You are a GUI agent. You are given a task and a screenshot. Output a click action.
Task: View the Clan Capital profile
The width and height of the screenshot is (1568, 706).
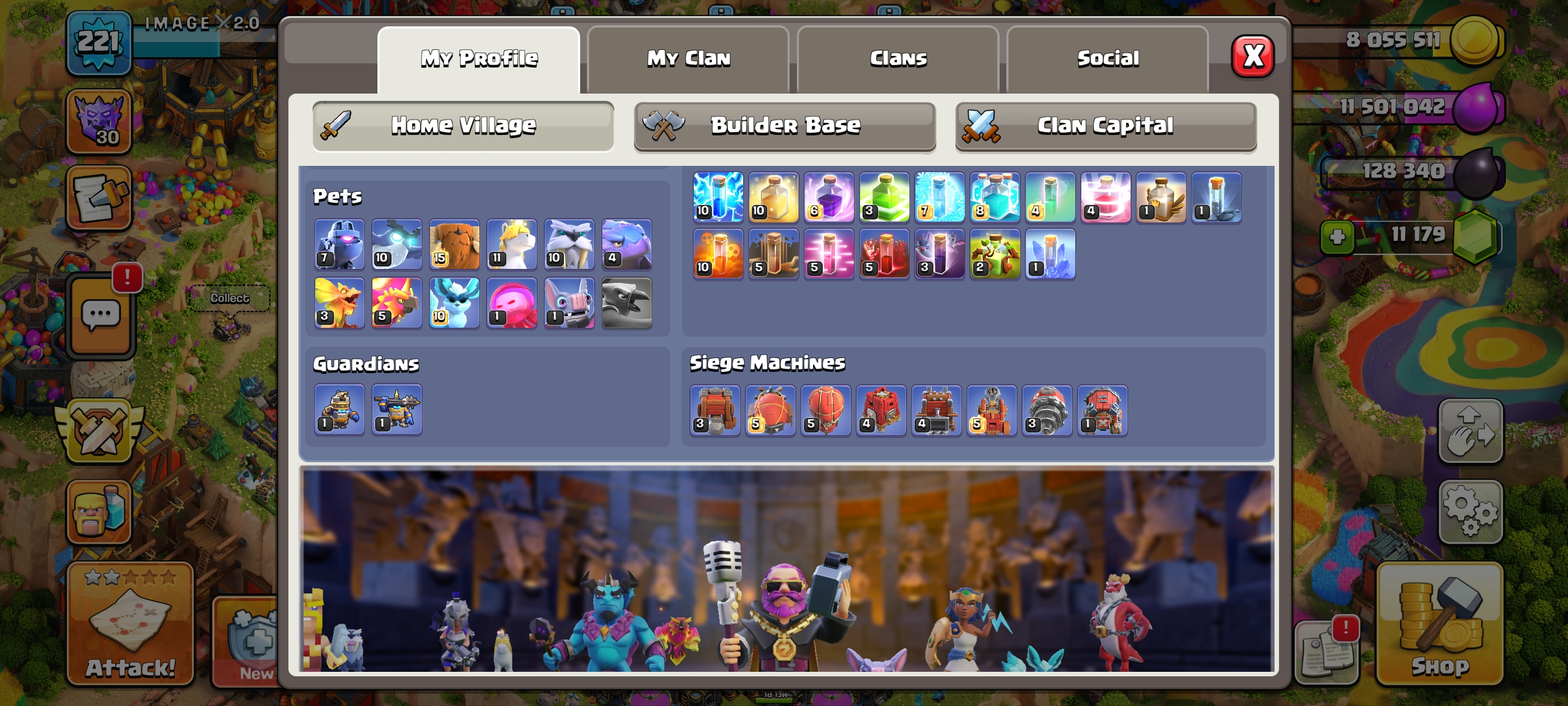tap(1105, 126)
